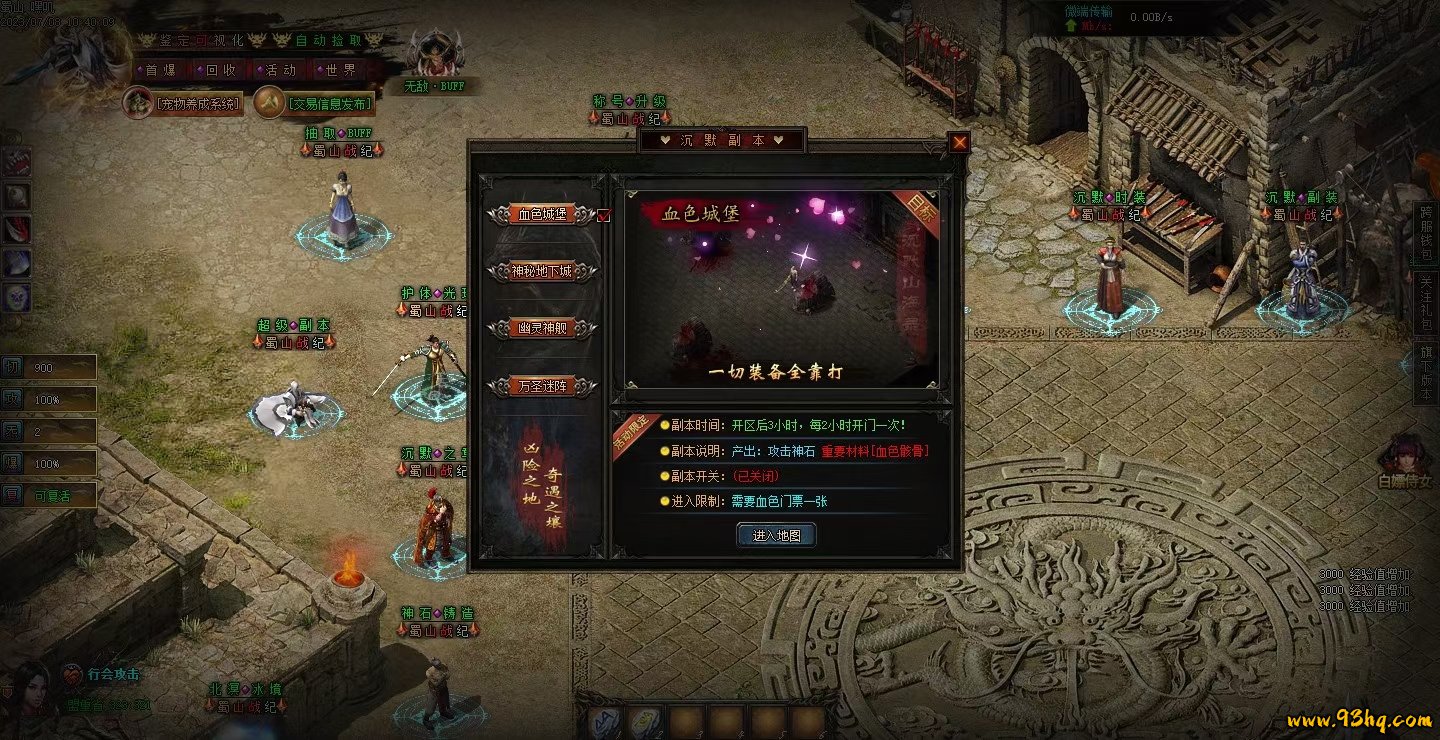
Task: Click the 进入地图 enter map button
Action: (x=777, y=536)
